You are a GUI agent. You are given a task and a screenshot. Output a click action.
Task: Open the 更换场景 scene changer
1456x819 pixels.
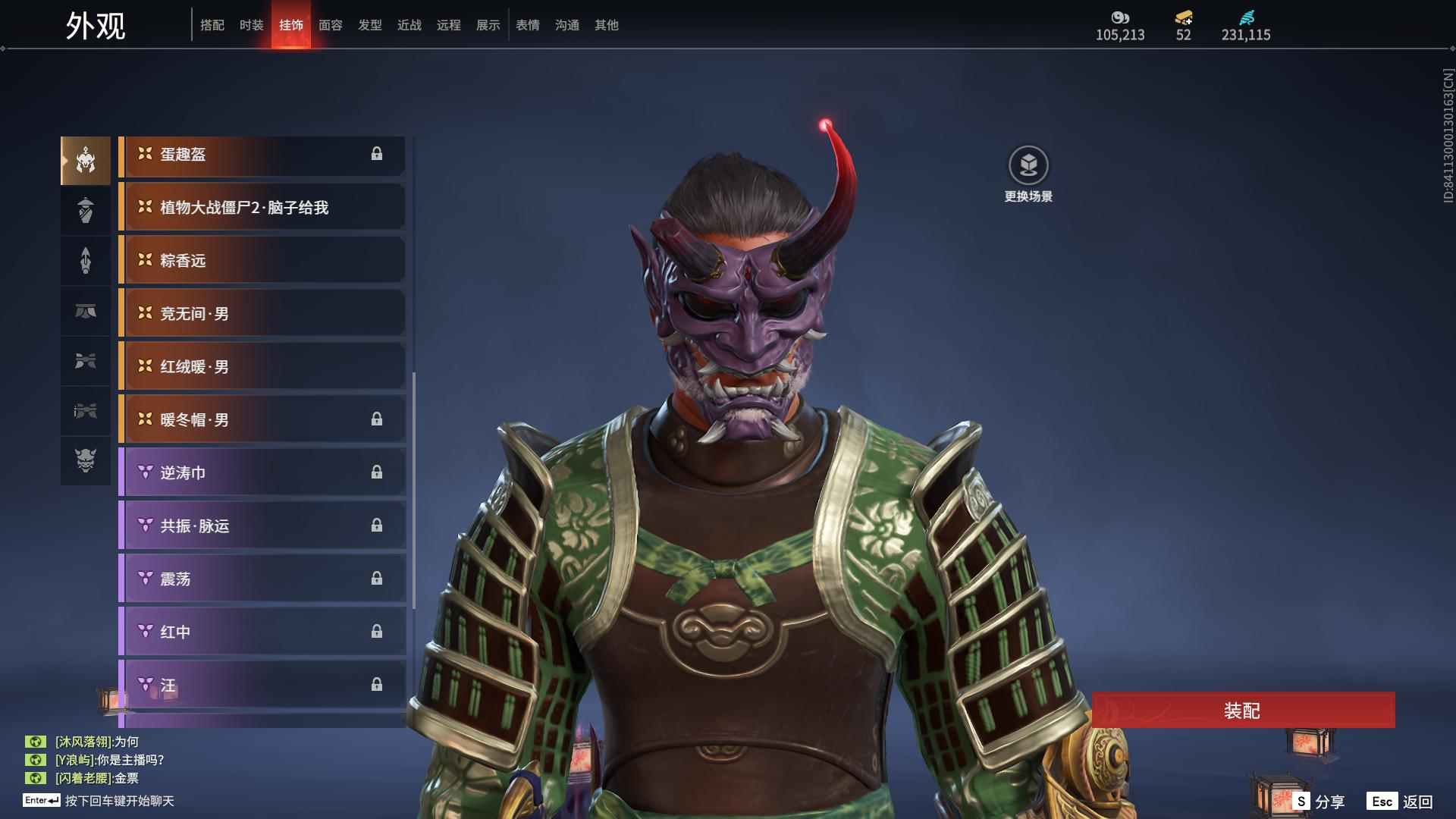(1028, 174)
